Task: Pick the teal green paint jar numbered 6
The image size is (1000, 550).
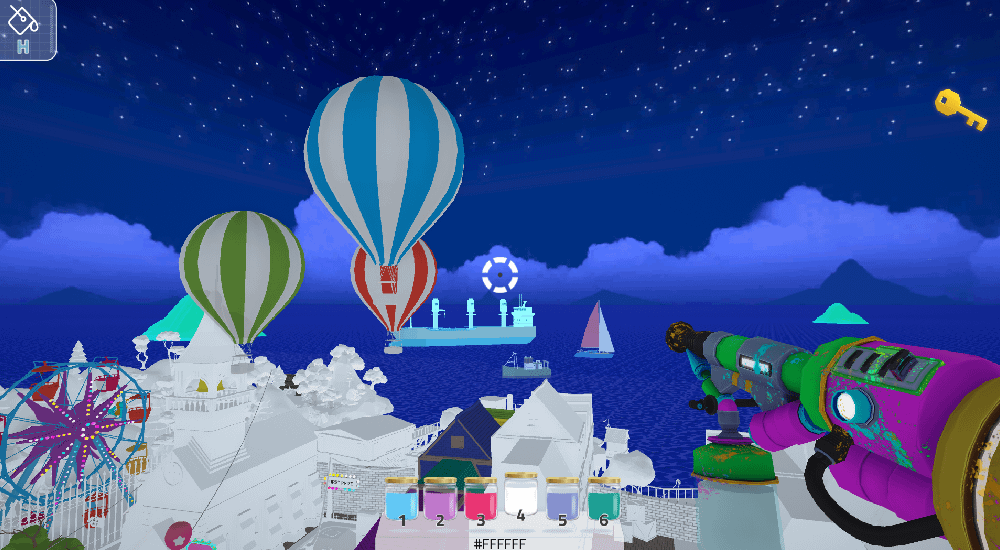Action: click(602, 499)
